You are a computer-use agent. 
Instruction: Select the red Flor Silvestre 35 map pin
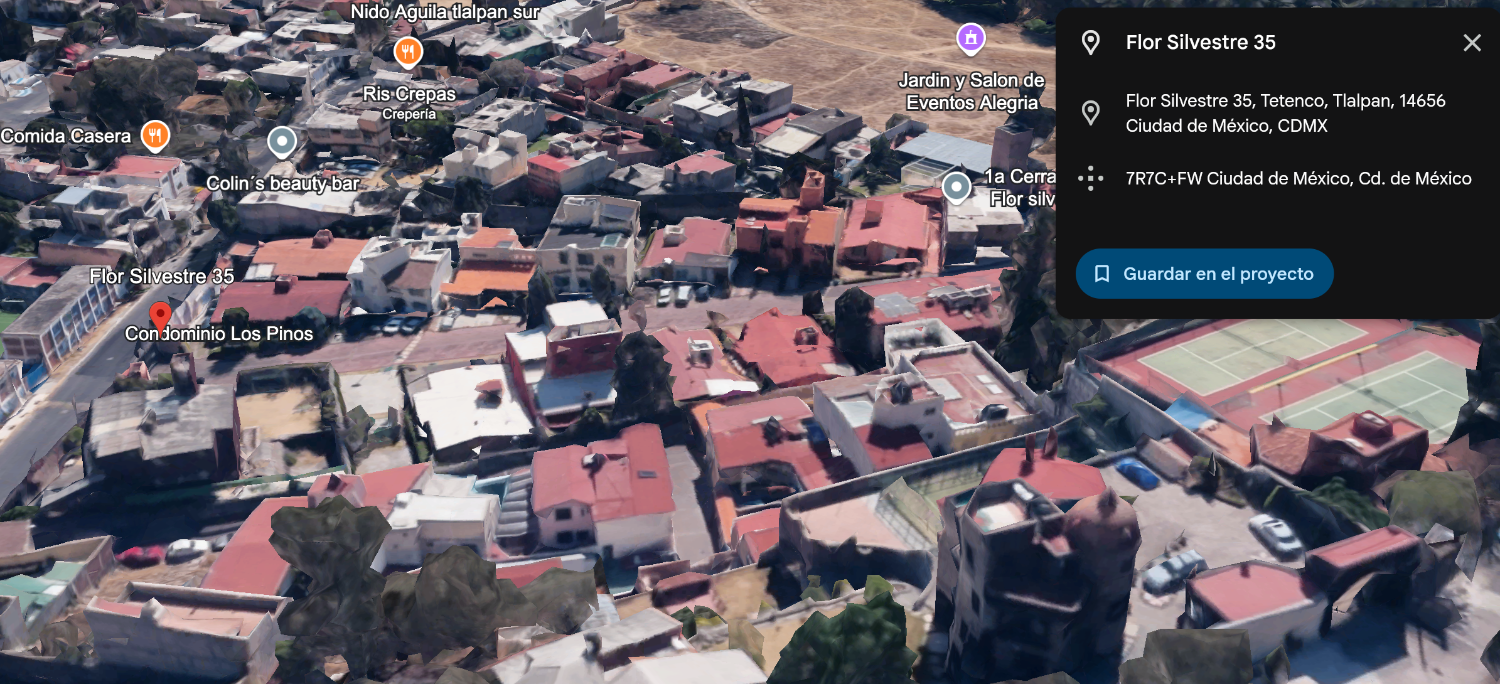pos(160,318)
